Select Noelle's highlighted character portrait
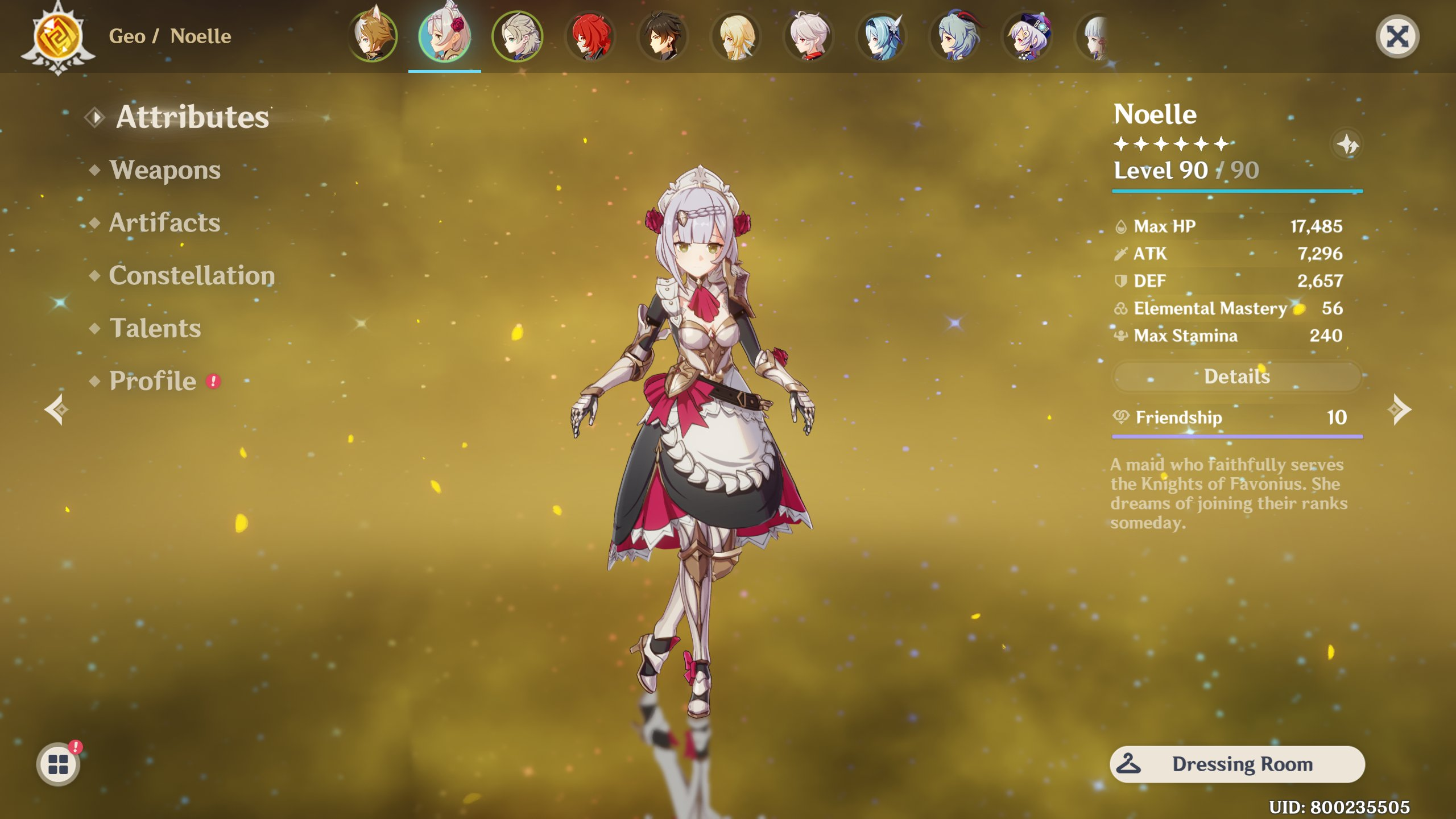 click(445, 37)
